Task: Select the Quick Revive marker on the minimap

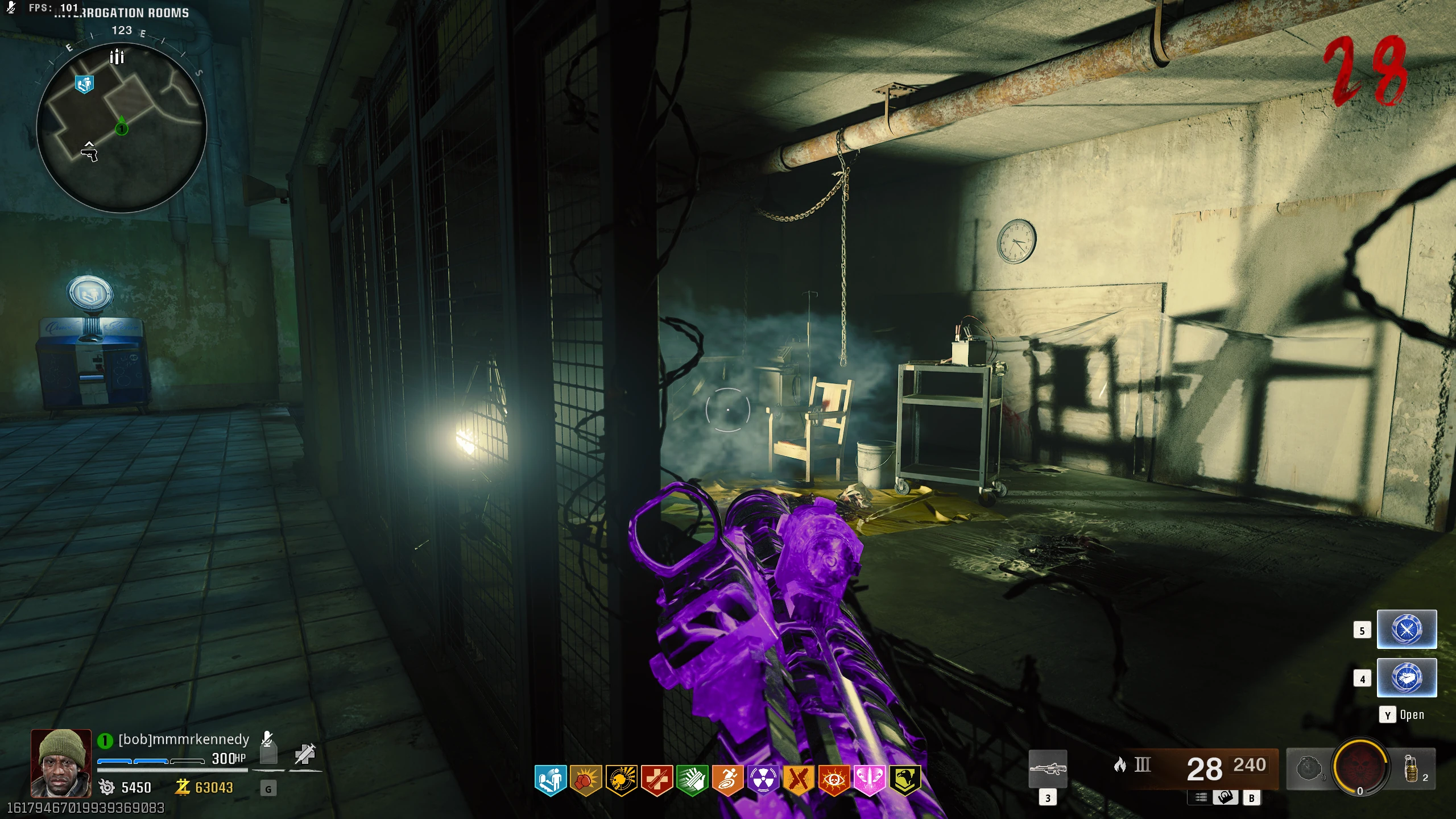Action: [x=84, y=85]
